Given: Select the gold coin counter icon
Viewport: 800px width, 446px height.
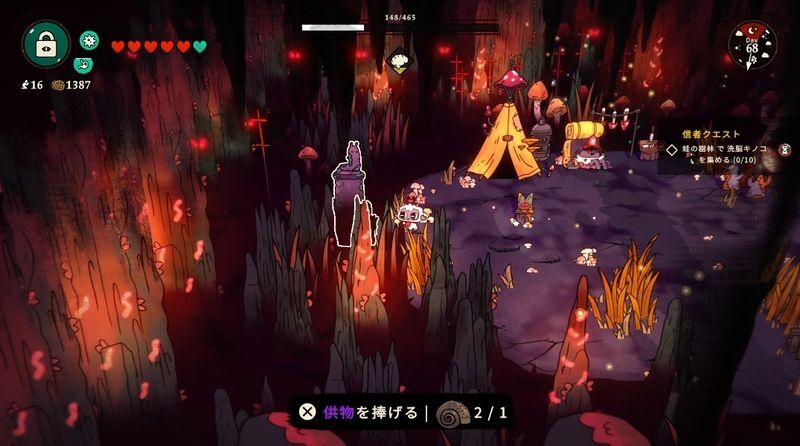Looking at the screenshot, I should pyautogui.click(x=58, y=85).
